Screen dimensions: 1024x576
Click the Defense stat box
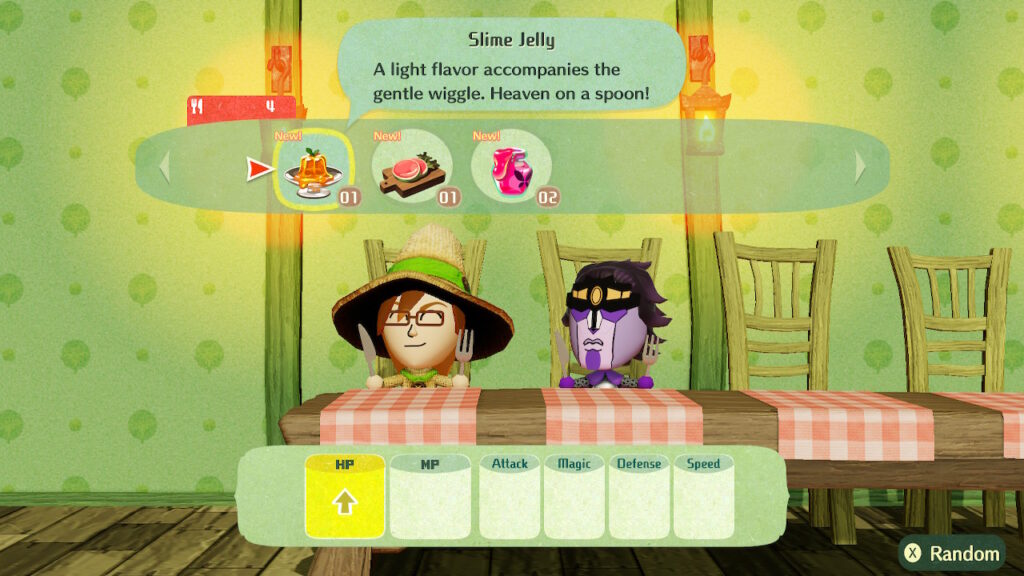click(639, 496)
